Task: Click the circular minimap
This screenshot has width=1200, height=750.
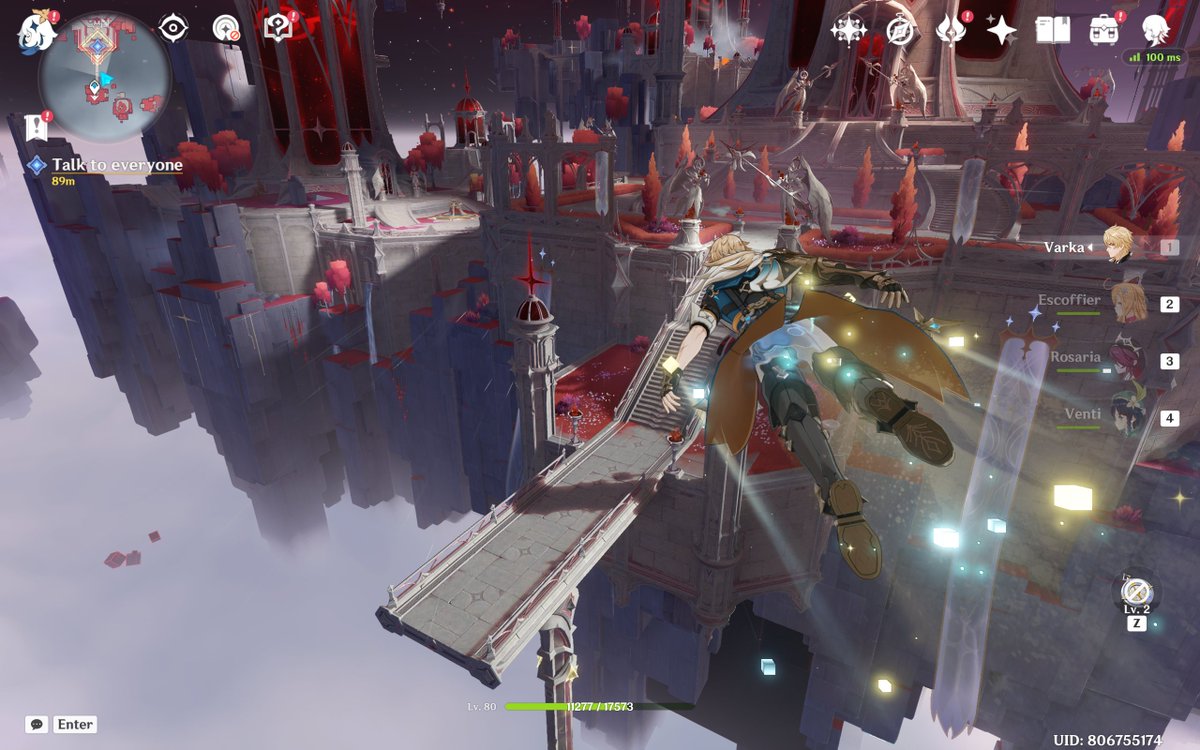Action: (103, 75)
